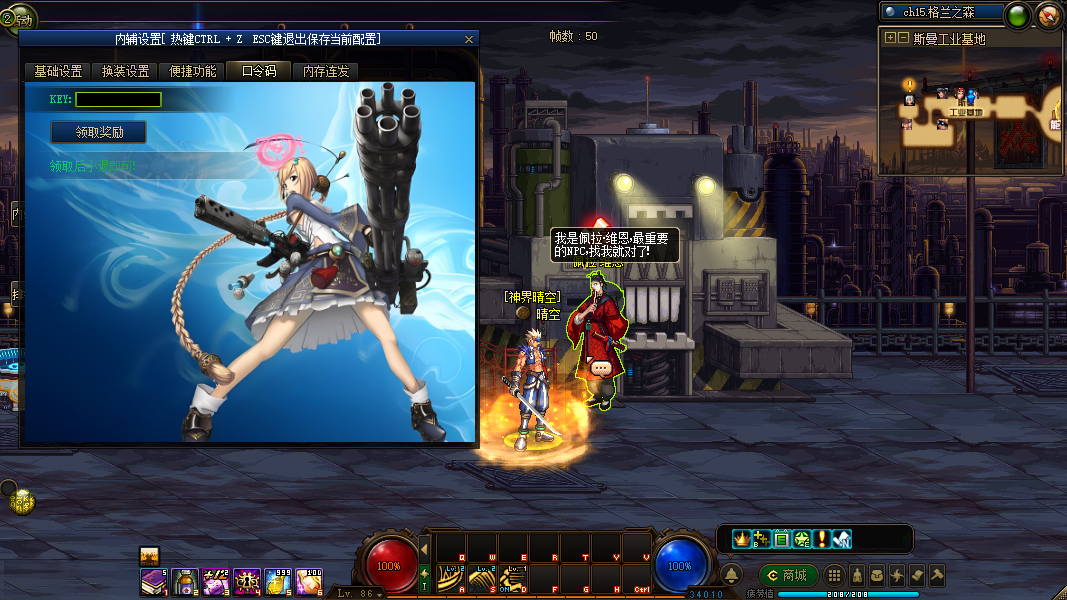Image resolution: width=1067 pixels, height=600 pixels.
Task: Click the crown buff icon
Action: [x=741, y=539]
